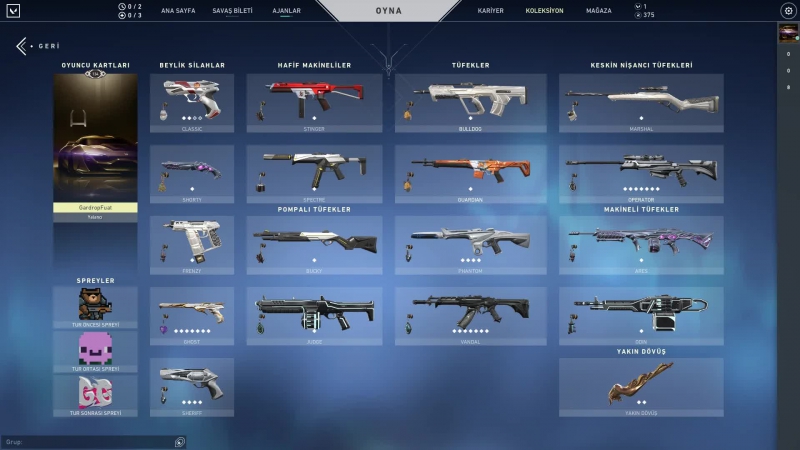This screenshot has height=450, width=800.
Task: Open the Judge shotgun tile
Action: 314,316
